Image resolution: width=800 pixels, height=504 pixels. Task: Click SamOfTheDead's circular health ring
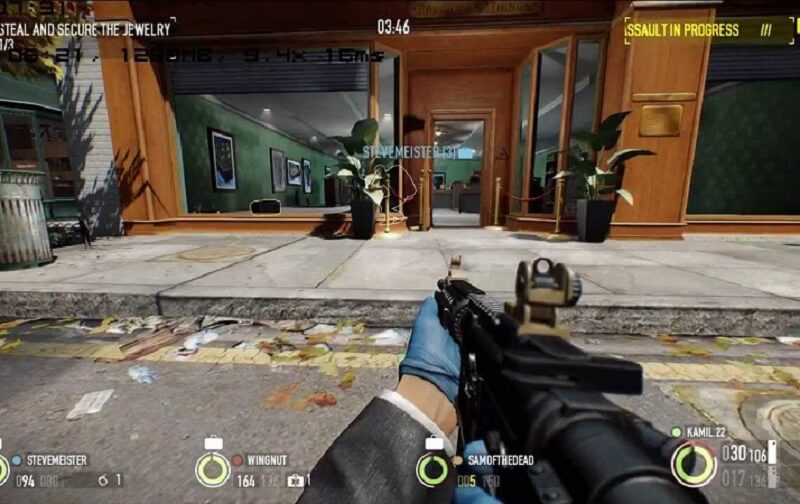tap(434, 469)
